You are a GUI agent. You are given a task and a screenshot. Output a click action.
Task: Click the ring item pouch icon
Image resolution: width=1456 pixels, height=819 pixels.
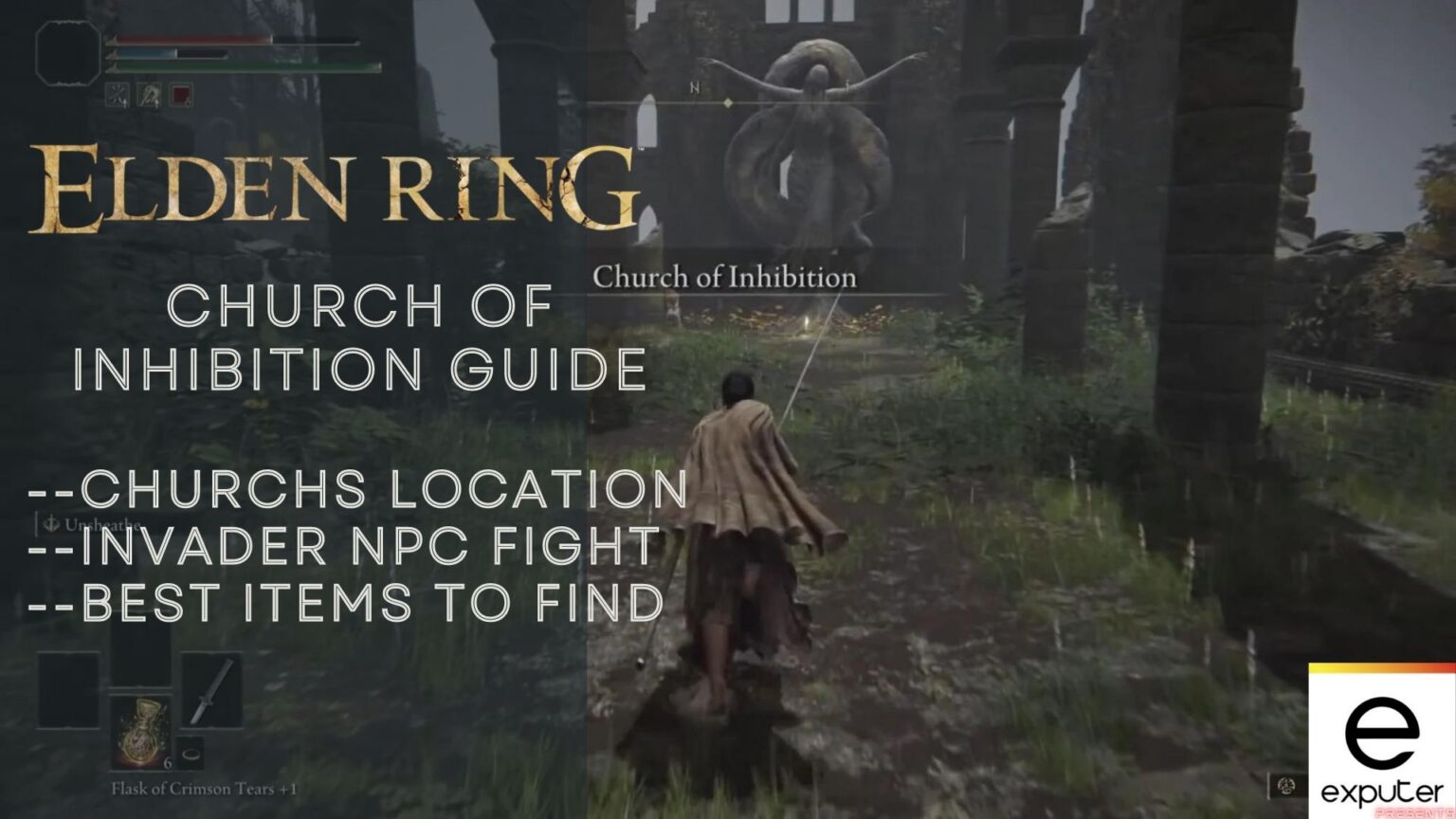[x=191, y=755]
